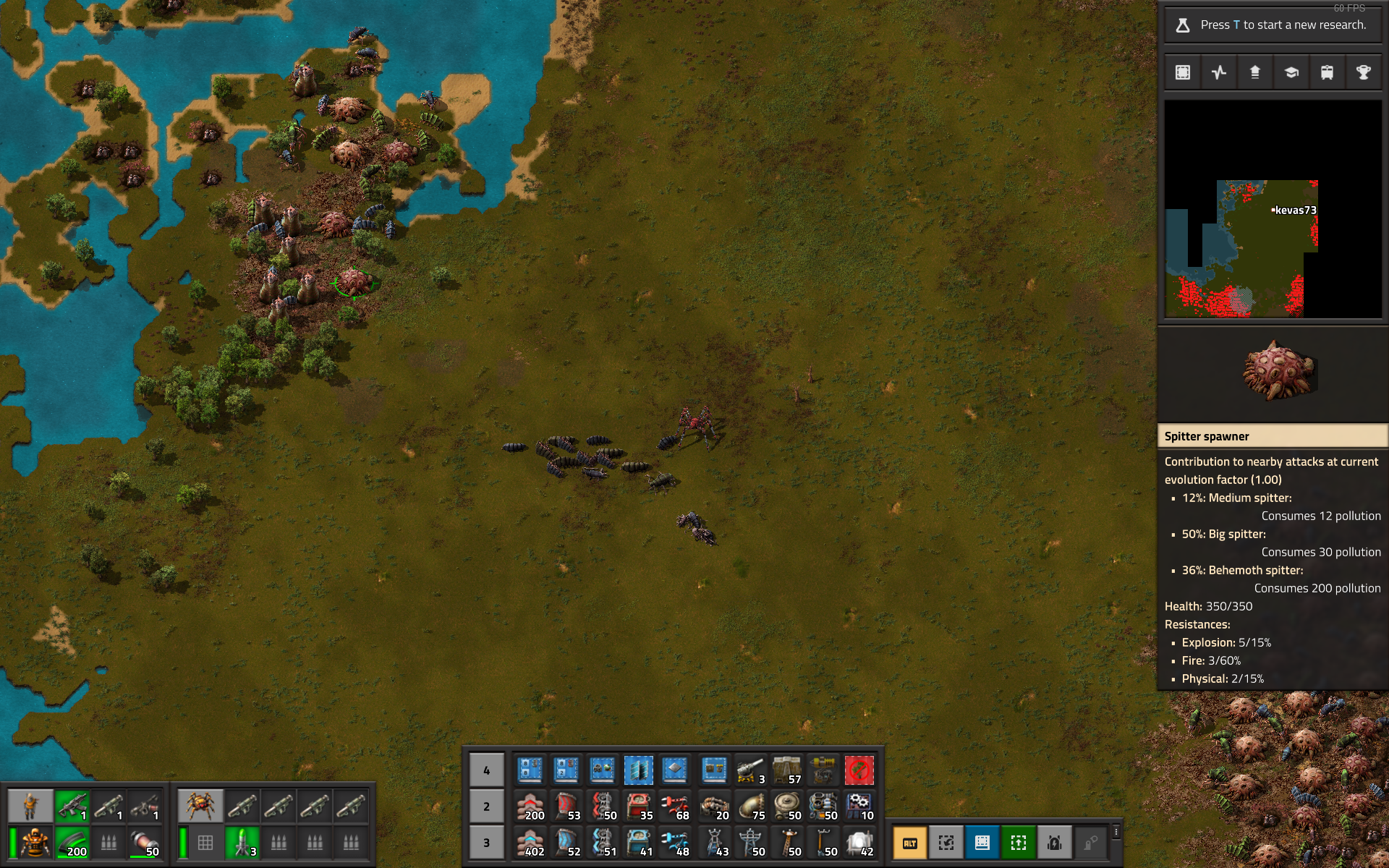Toggle the ALT info mode button
The image size is (1389, 868).
point(910,843)
